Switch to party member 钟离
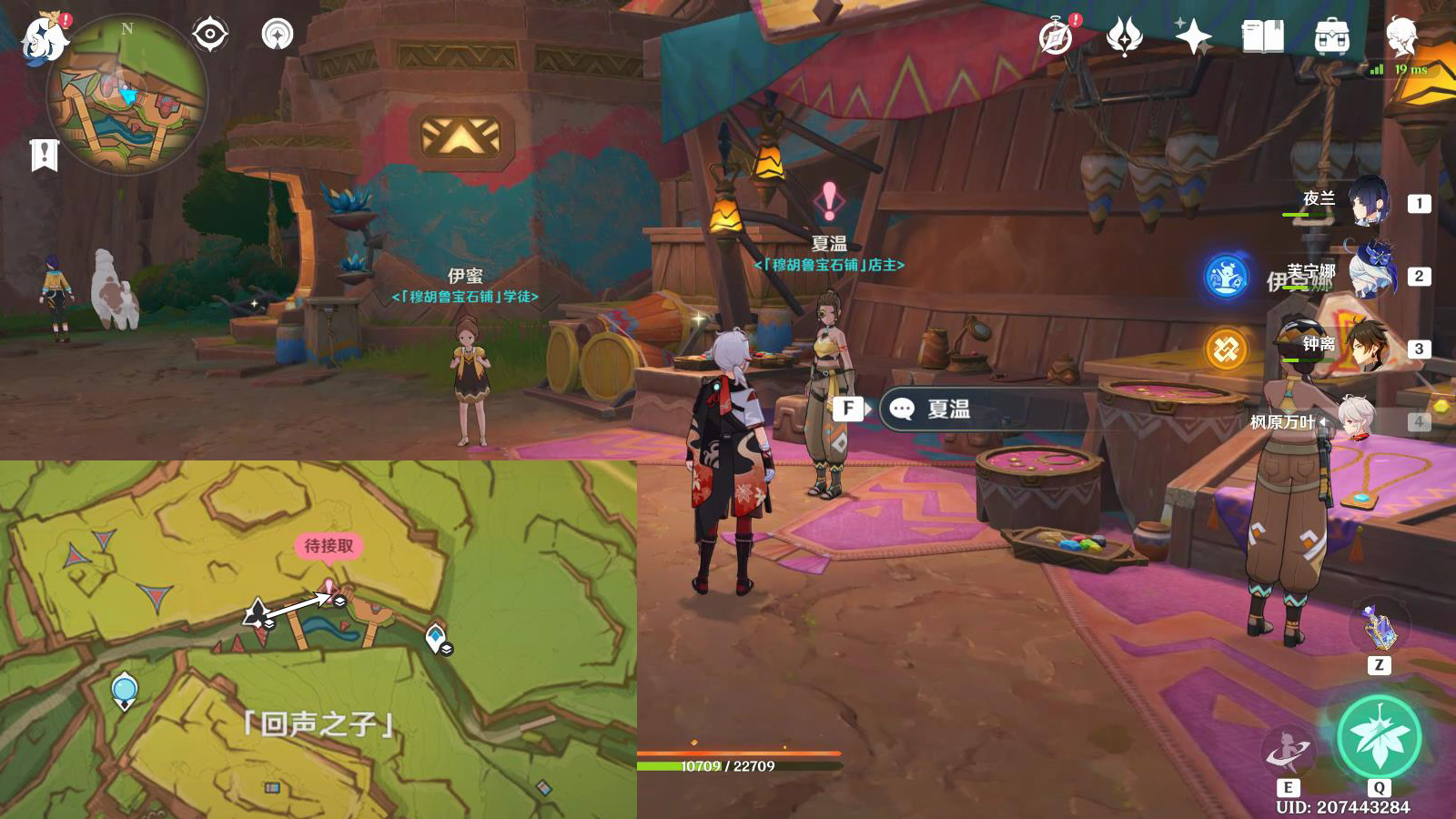Viewport: 1456px width, 819px height. (1368, 348)
